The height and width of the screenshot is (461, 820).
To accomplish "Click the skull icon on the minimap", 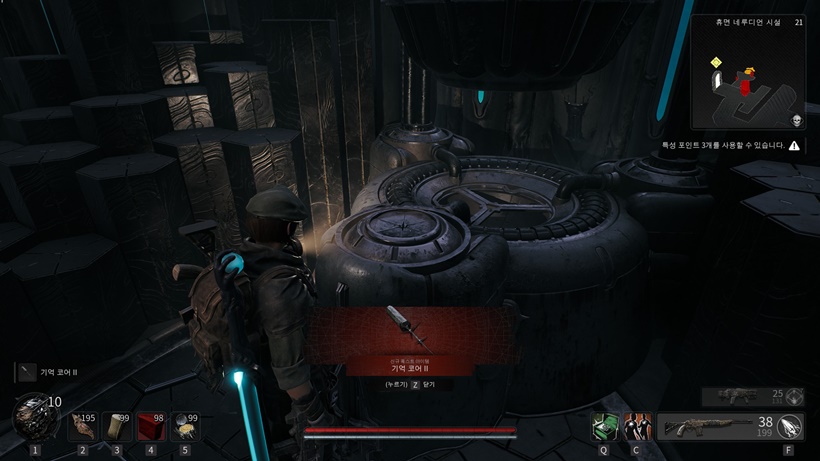I will tap(797, 120).
